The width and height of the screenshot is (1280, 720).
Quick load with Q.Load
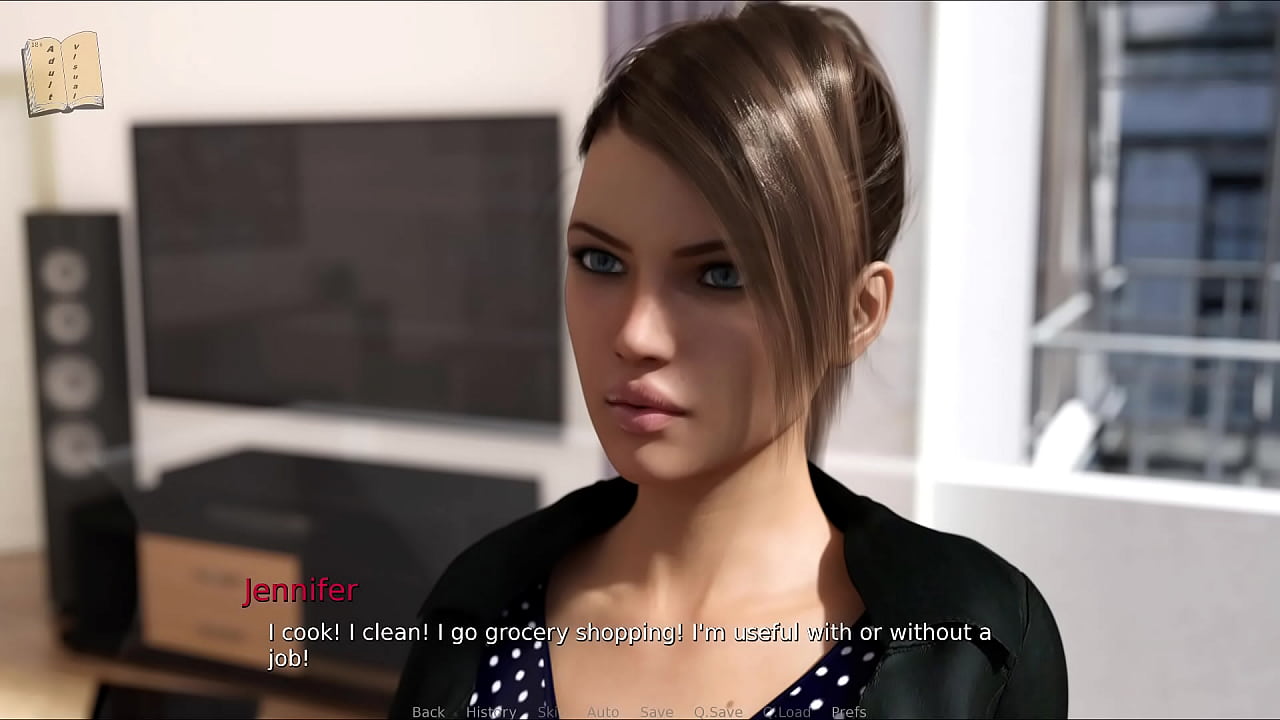click(x=787, y=712)
